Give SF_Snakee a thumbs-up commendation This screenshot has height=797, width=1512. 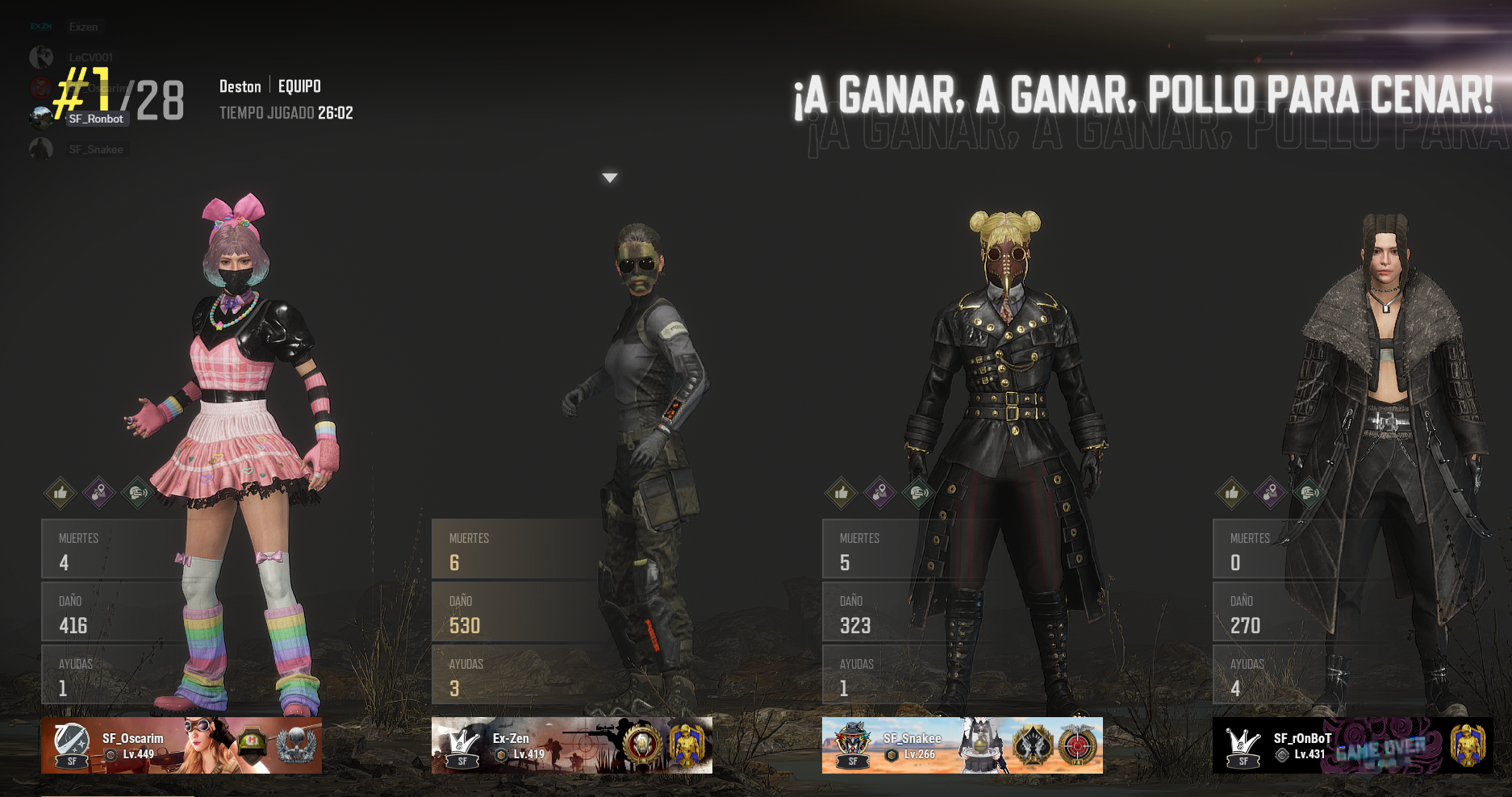842,492
